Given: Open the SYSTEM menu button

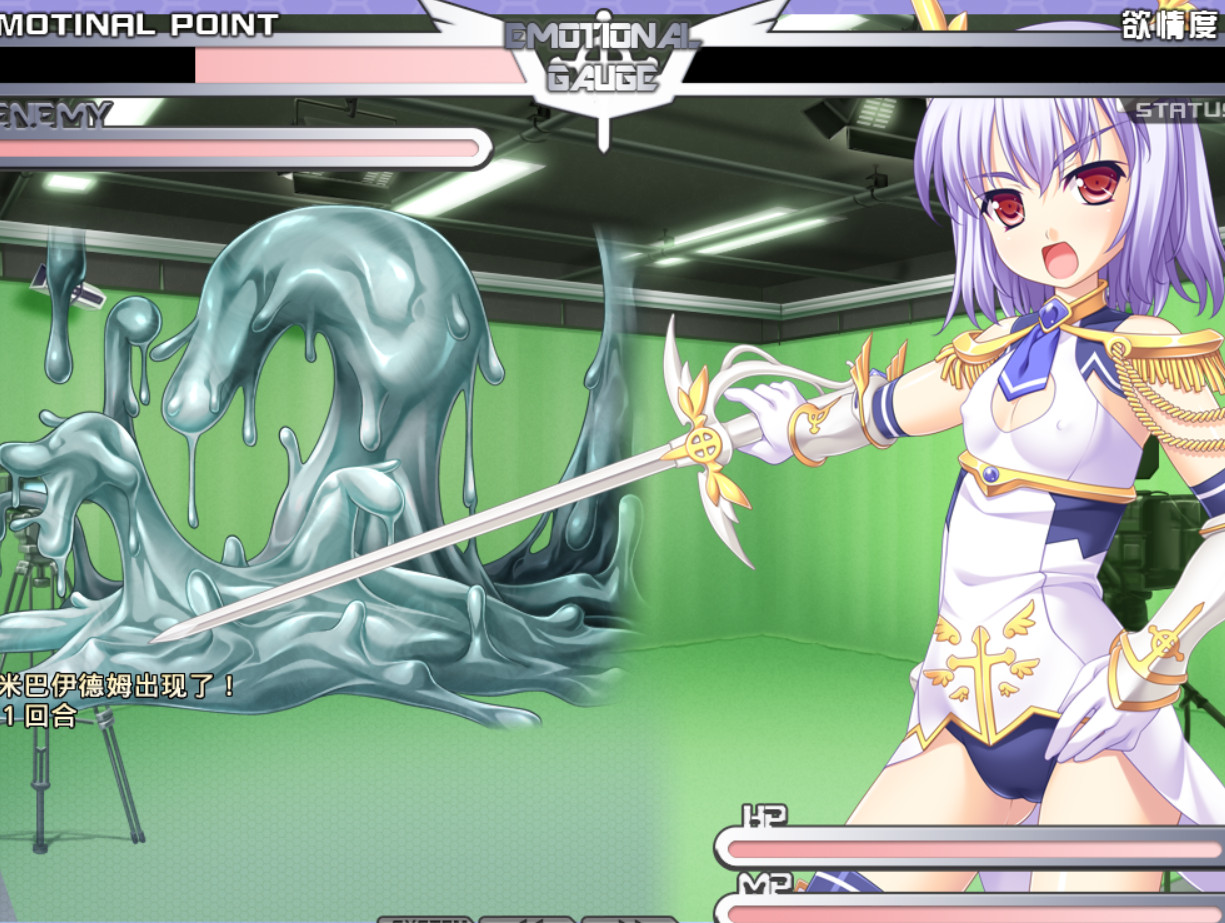Looking at the screenshot, I should 425,919.
